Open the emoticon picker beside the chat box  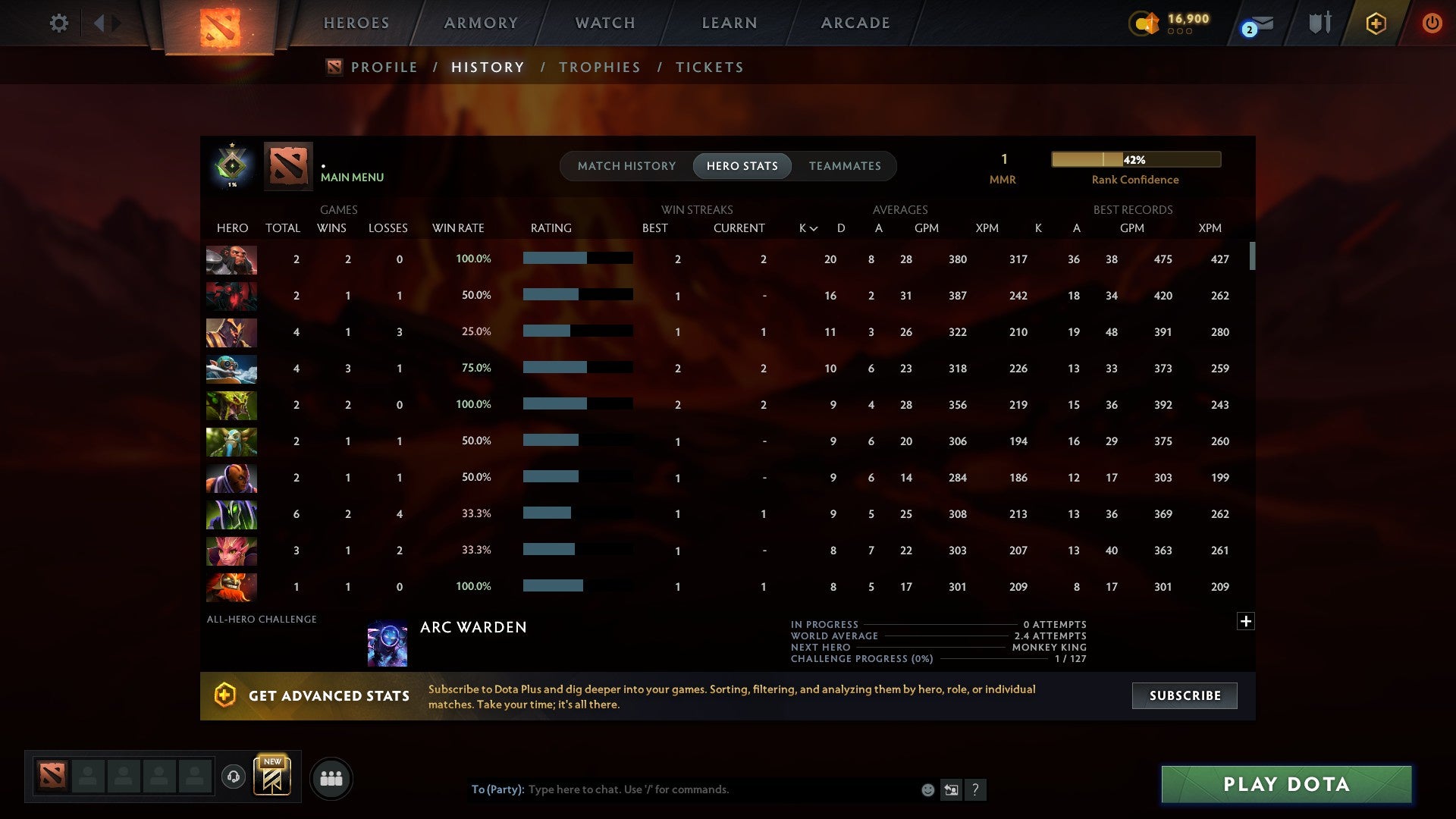[927, 789]
